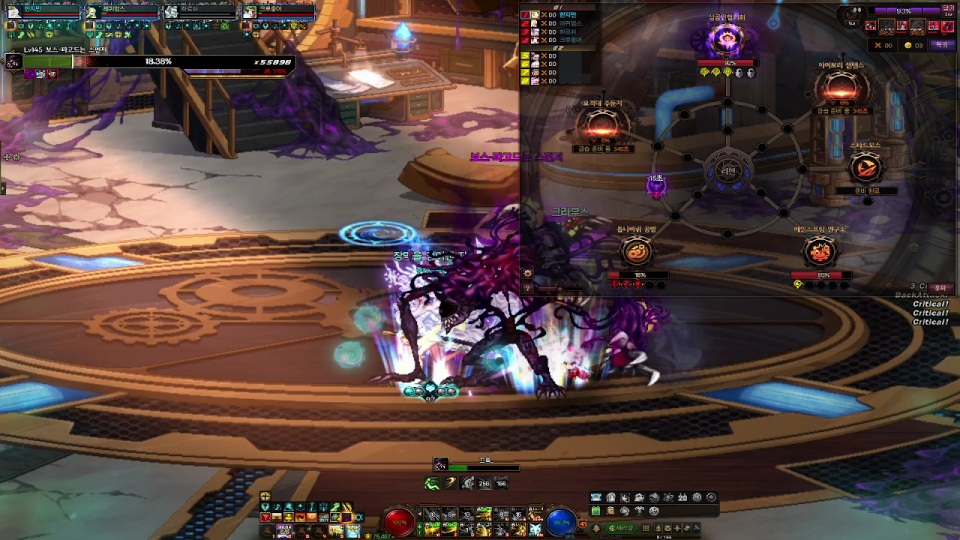The height and width of the screenshot is (540, 960).
Task: Select the orange witch-hat dungeon node
Action: click(862, 167)
